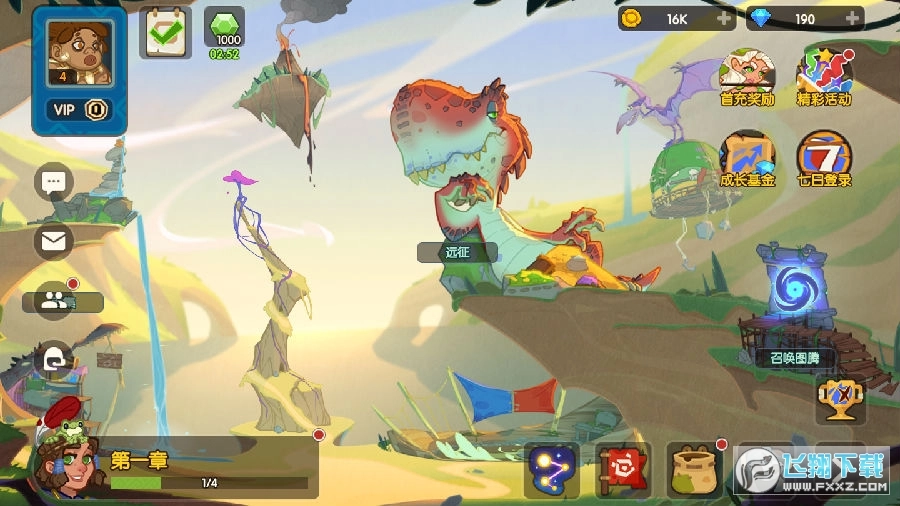Open the 首充奖励 first-recharge reward
The width and height of the screenshot is (900, 506).
coord(747,76)
